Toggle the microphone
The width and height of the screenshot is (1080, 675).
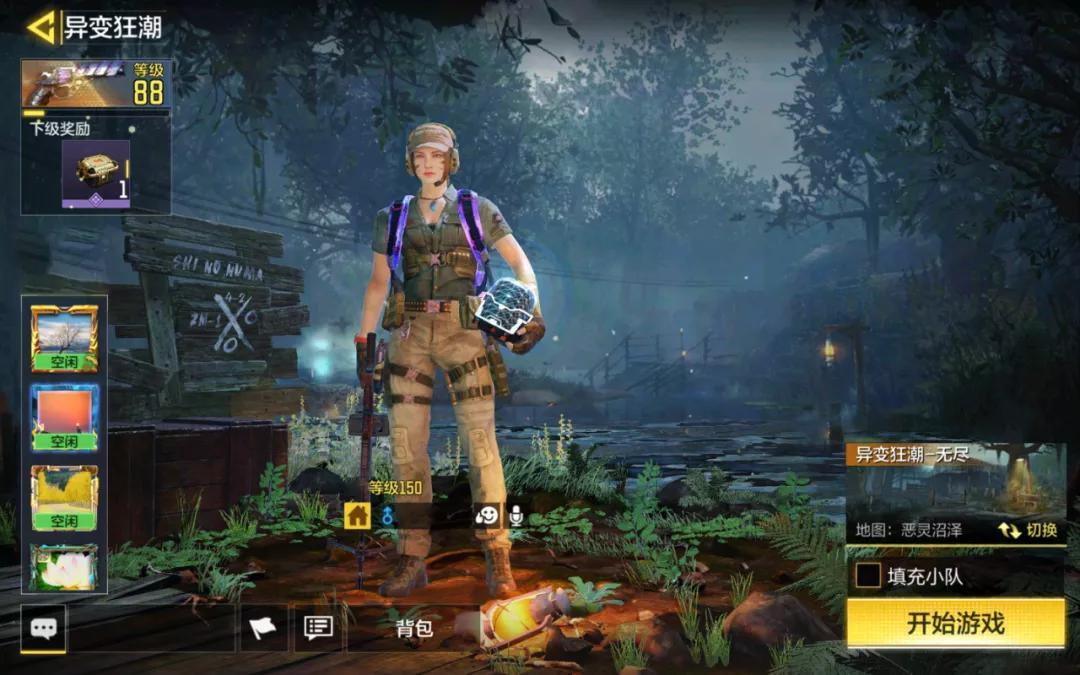(516, 515)
